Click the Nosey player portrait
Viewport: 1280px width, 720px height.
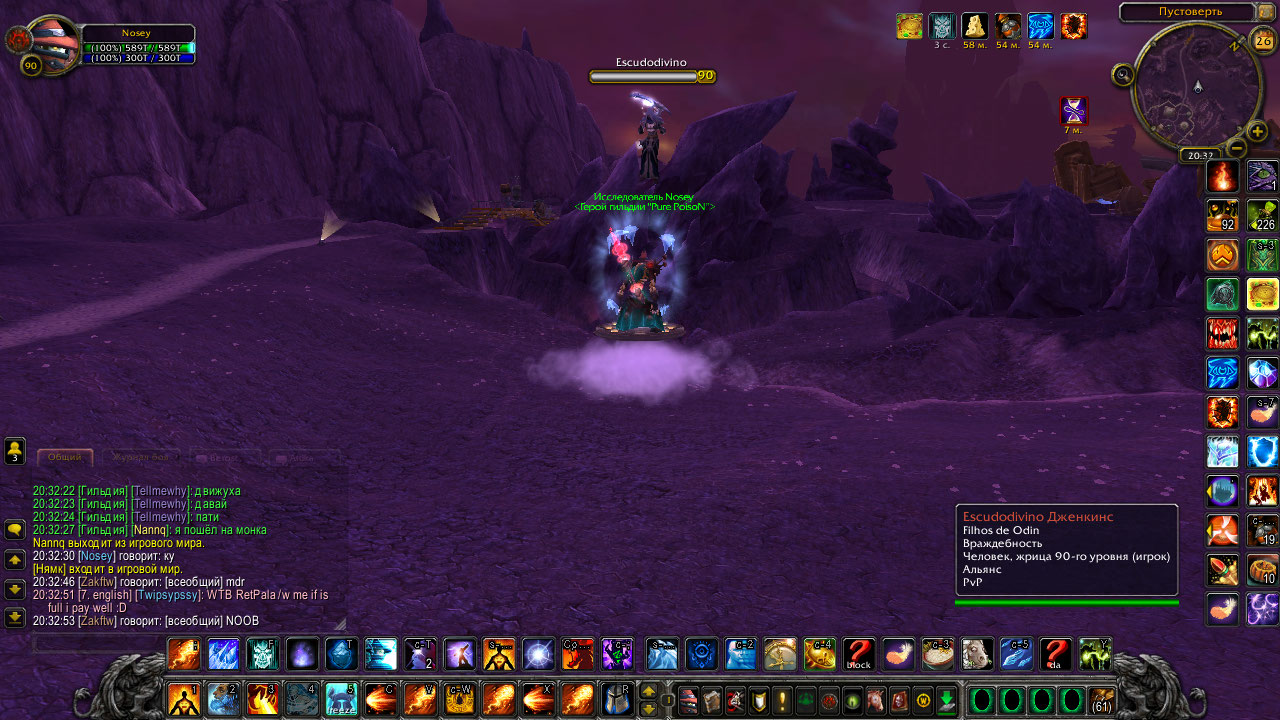48,43
